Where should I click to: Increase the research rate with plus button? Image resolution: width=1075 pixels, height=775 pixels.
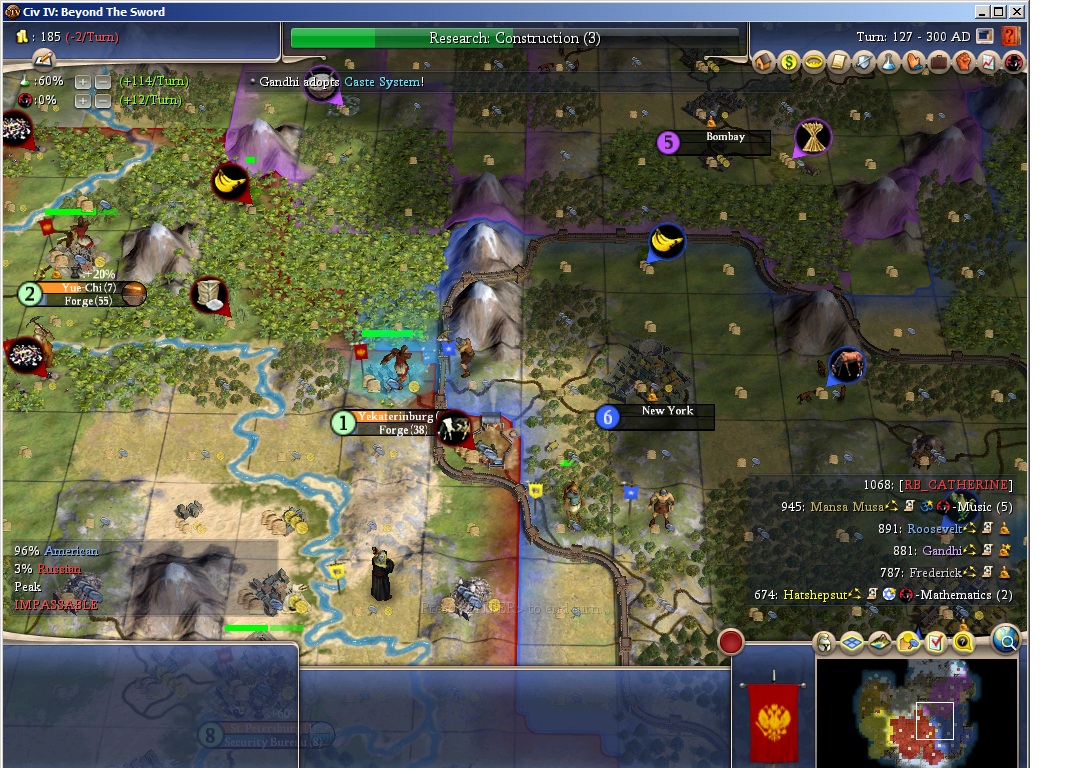tap(83, 81)
